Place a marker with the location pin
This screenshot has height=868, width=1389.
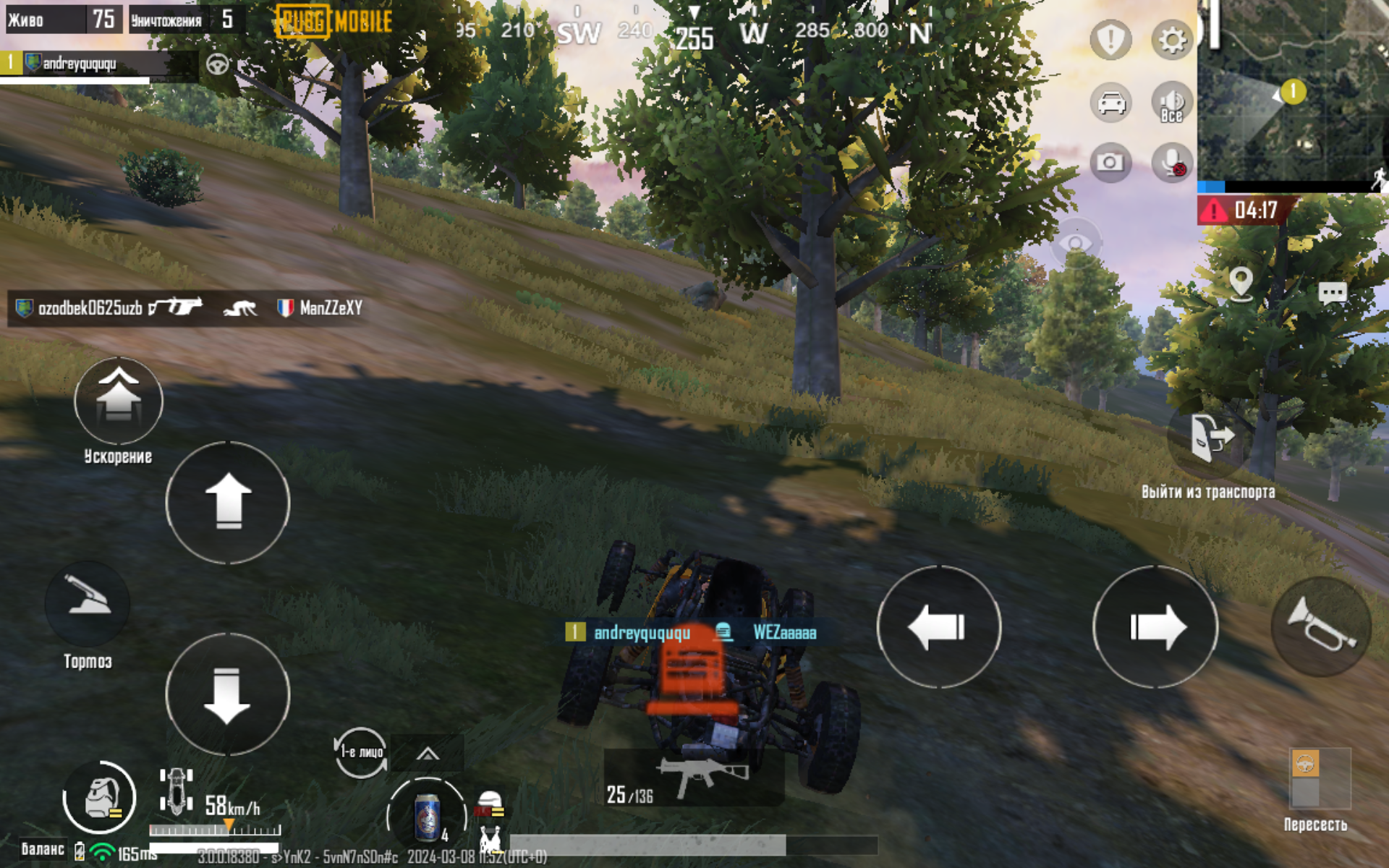click(x=1241, y=283)
